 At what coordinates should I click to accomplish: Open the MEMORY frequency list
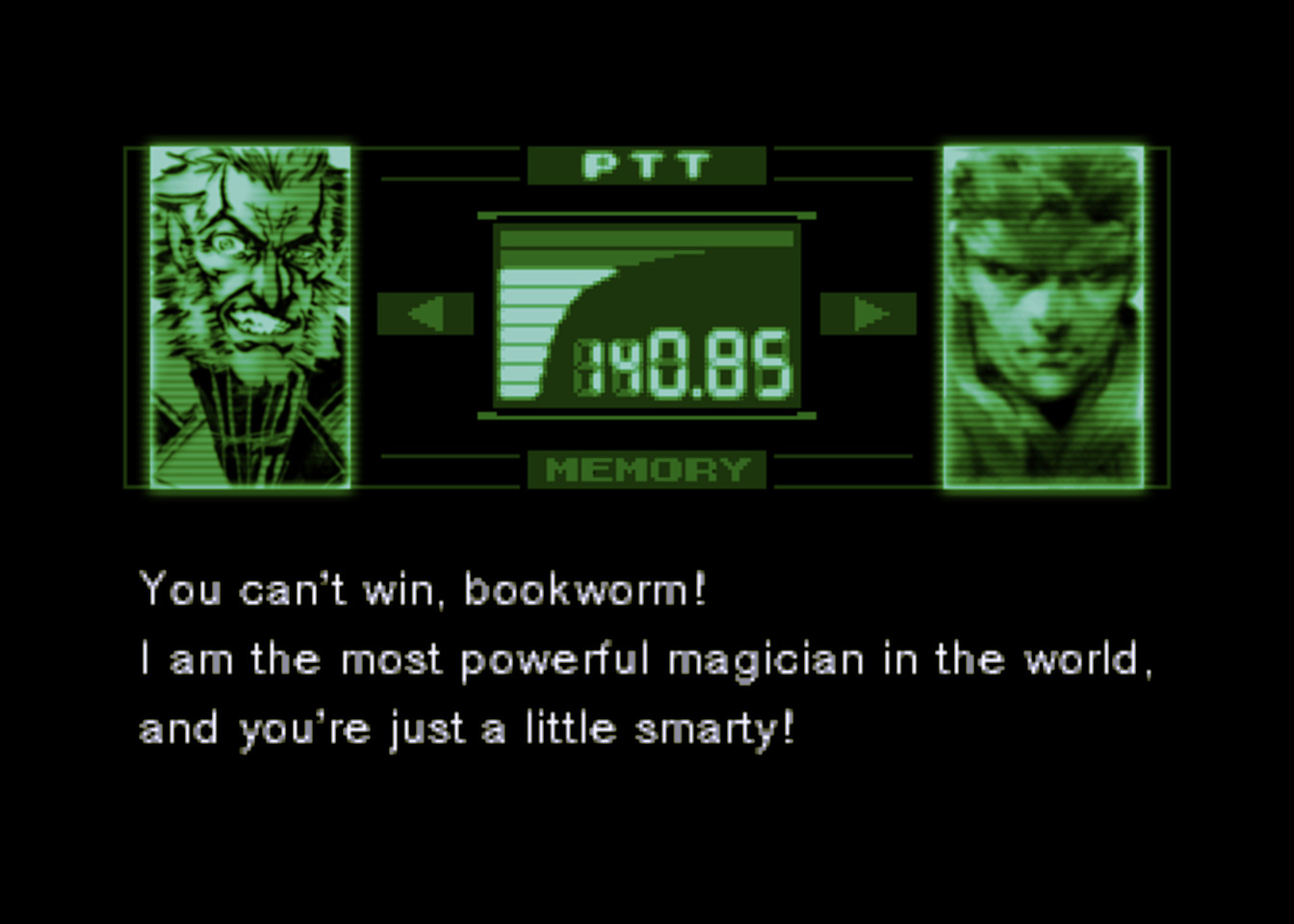pyautogui.click(x=646, y=470)
